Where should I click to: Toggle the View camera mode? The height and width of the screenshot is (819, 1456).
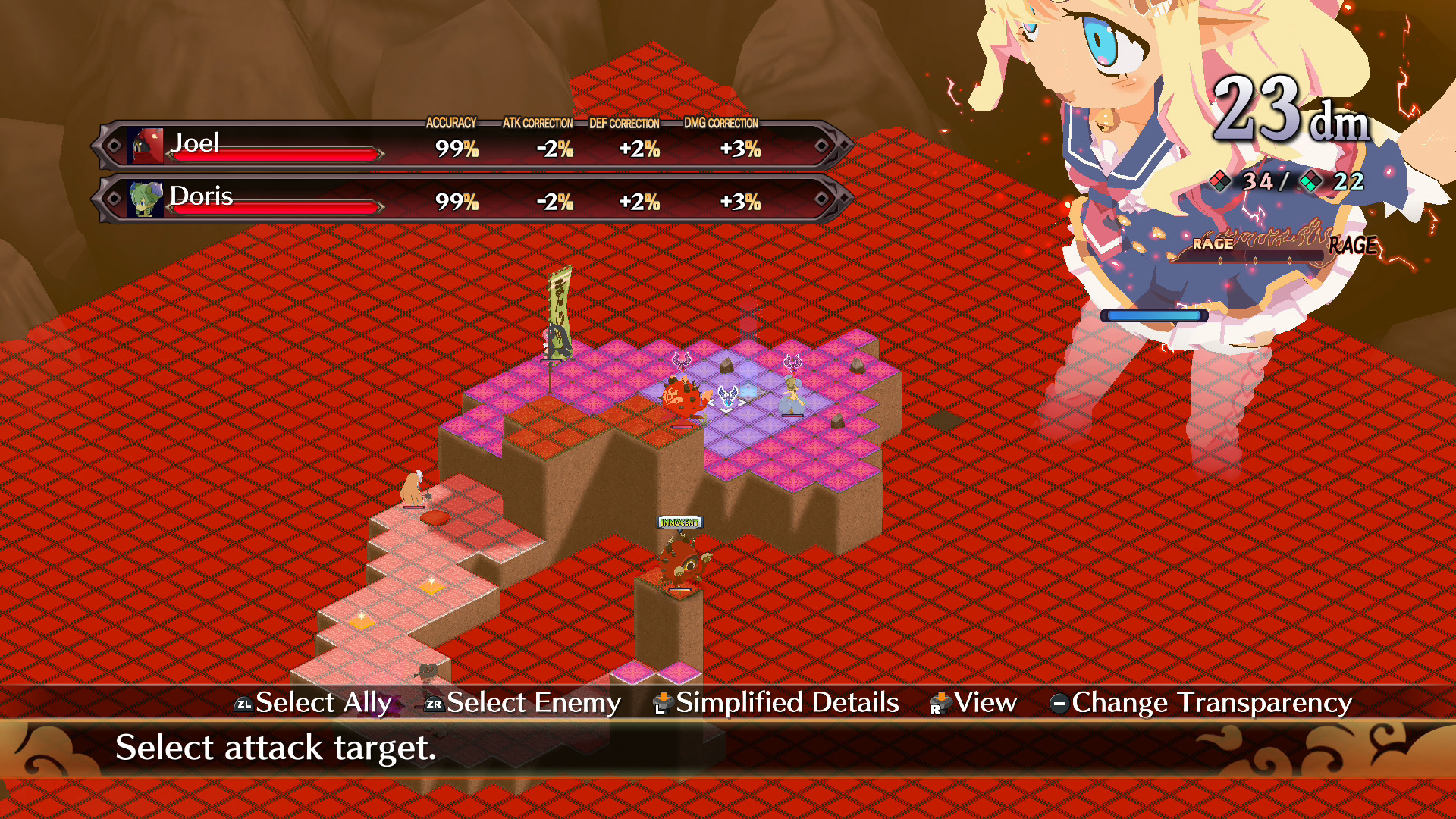pyautogui.click(x=985, y=703)
